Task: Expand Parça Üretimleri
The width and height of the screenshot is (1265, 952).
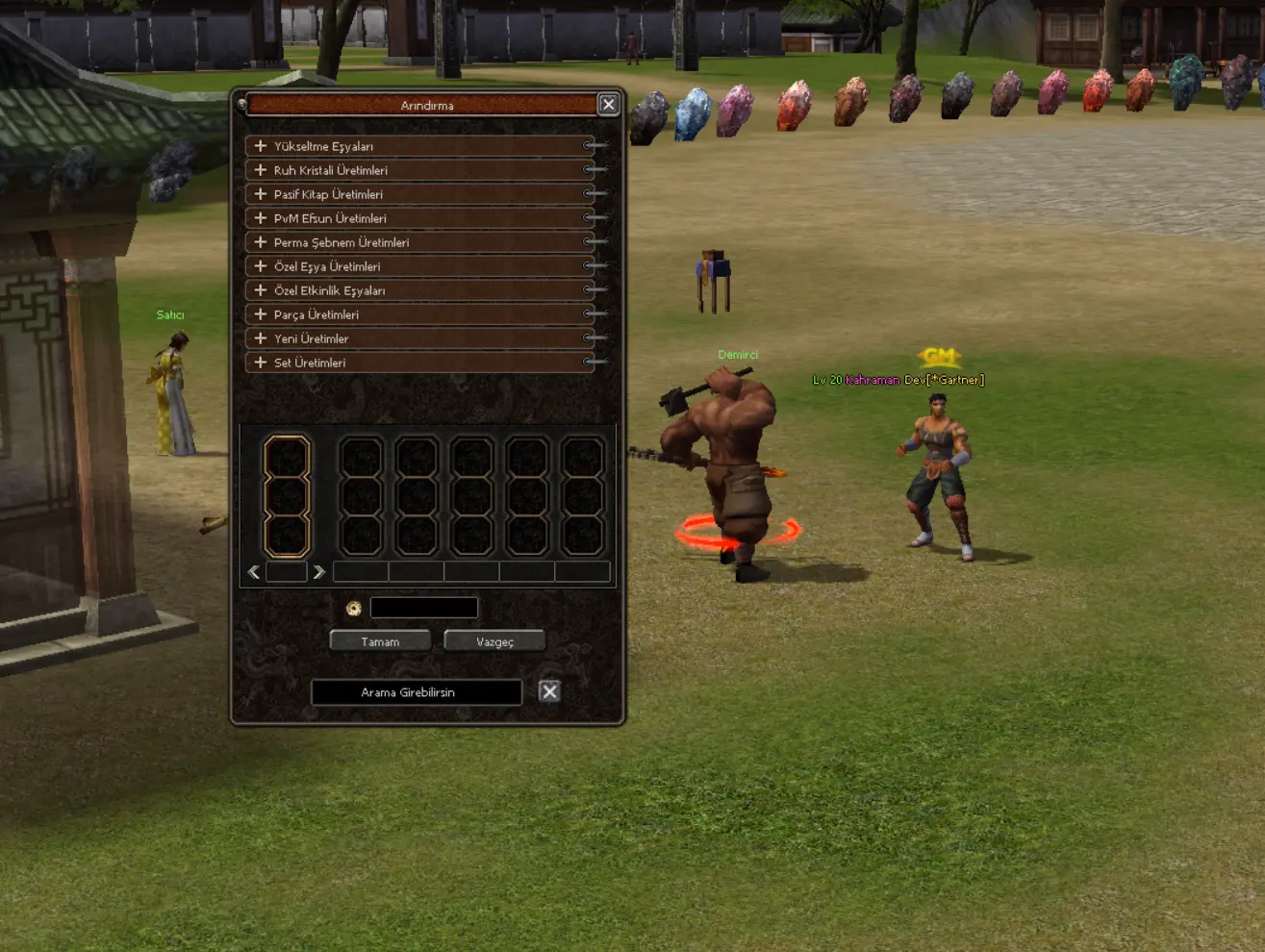Action: tap(261, 314)
